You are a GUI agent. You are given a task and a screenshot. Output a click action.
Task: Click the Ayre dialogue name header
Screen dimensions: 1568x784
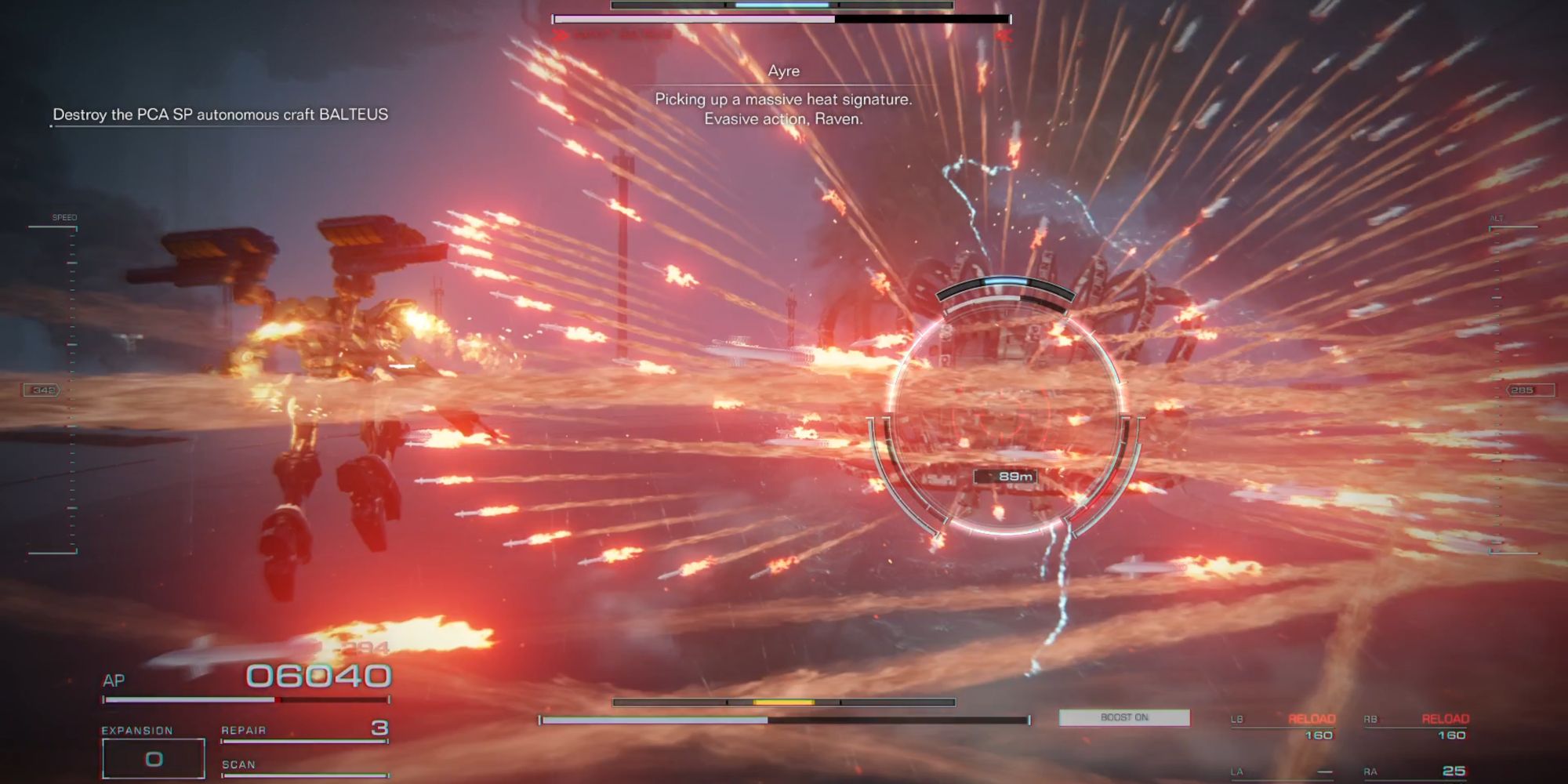click(x=782, y=71)
